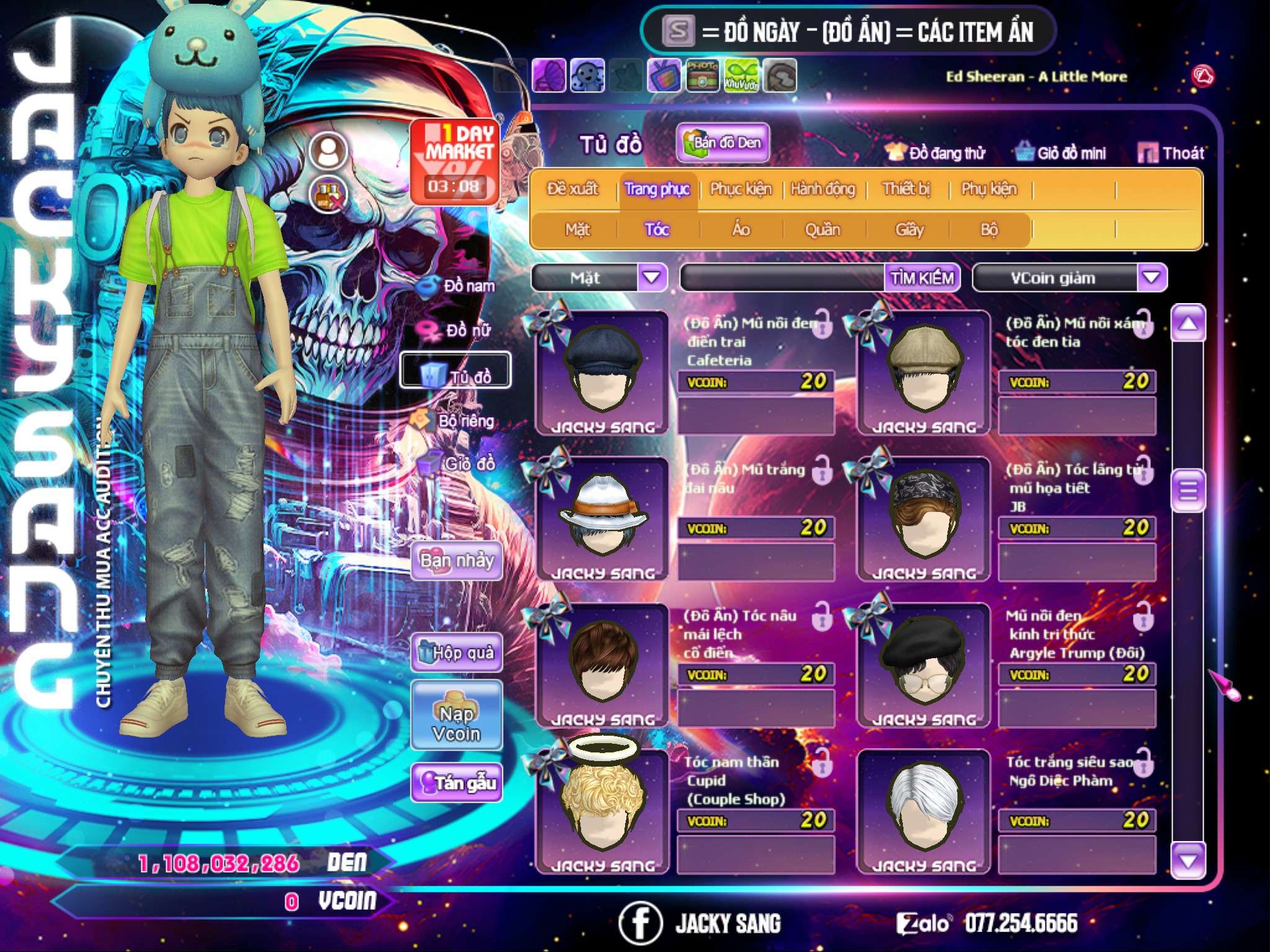Image resolution: width=1270 pixels, height=952 pixels.
Task: Click the TÌM KIẾM search button
Action: (921, 278)
